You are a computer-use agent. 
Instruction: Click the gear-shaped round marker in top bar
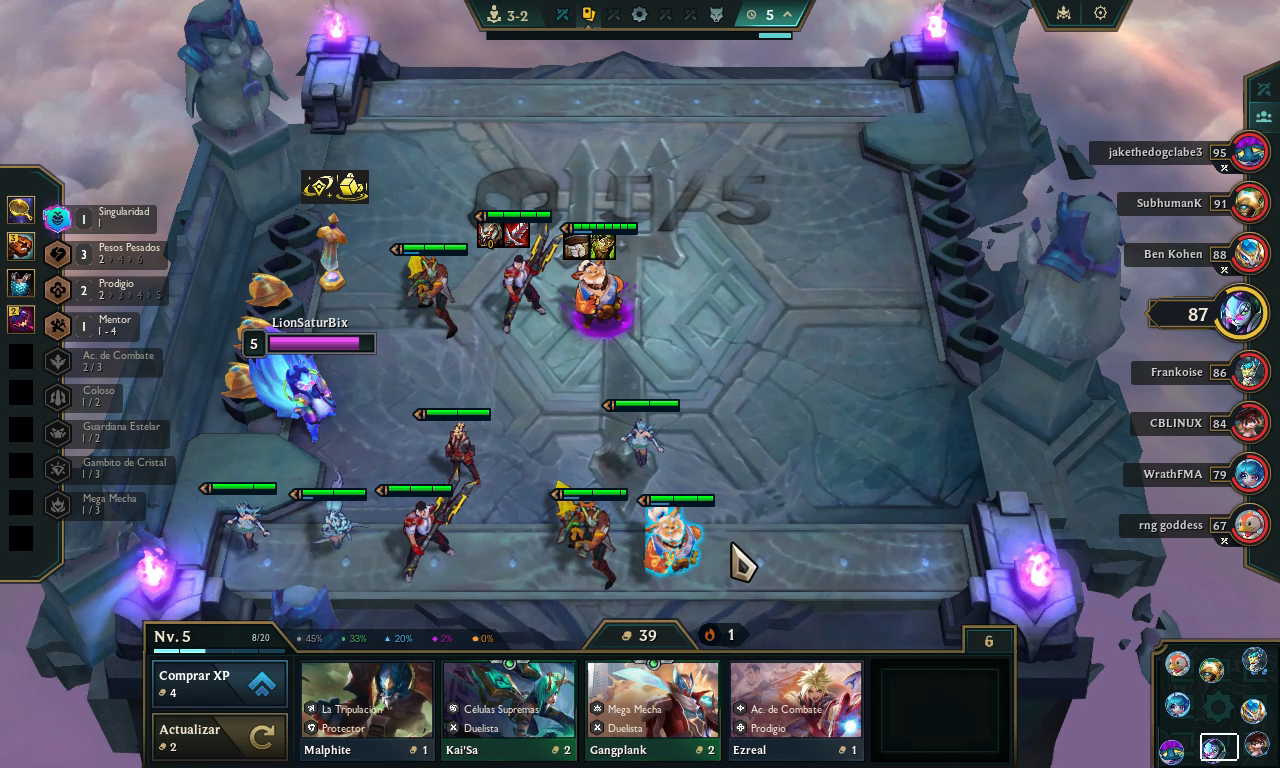coord(640,15)
